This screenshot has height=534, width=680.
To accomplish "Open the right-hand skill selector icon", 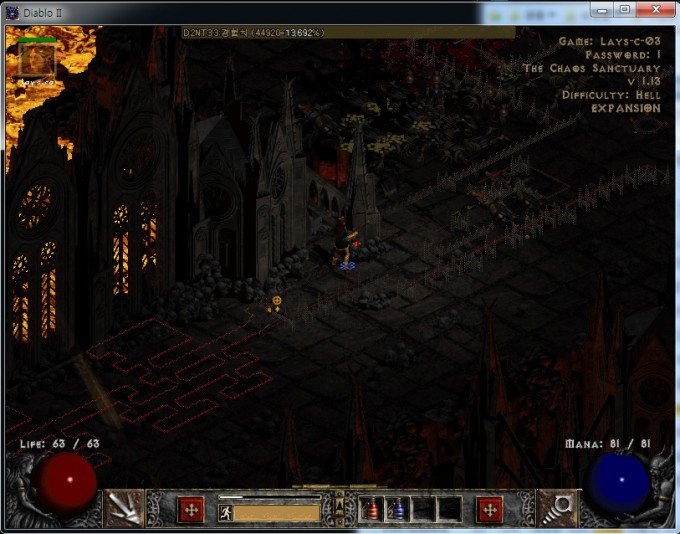I will pos(555,508).
